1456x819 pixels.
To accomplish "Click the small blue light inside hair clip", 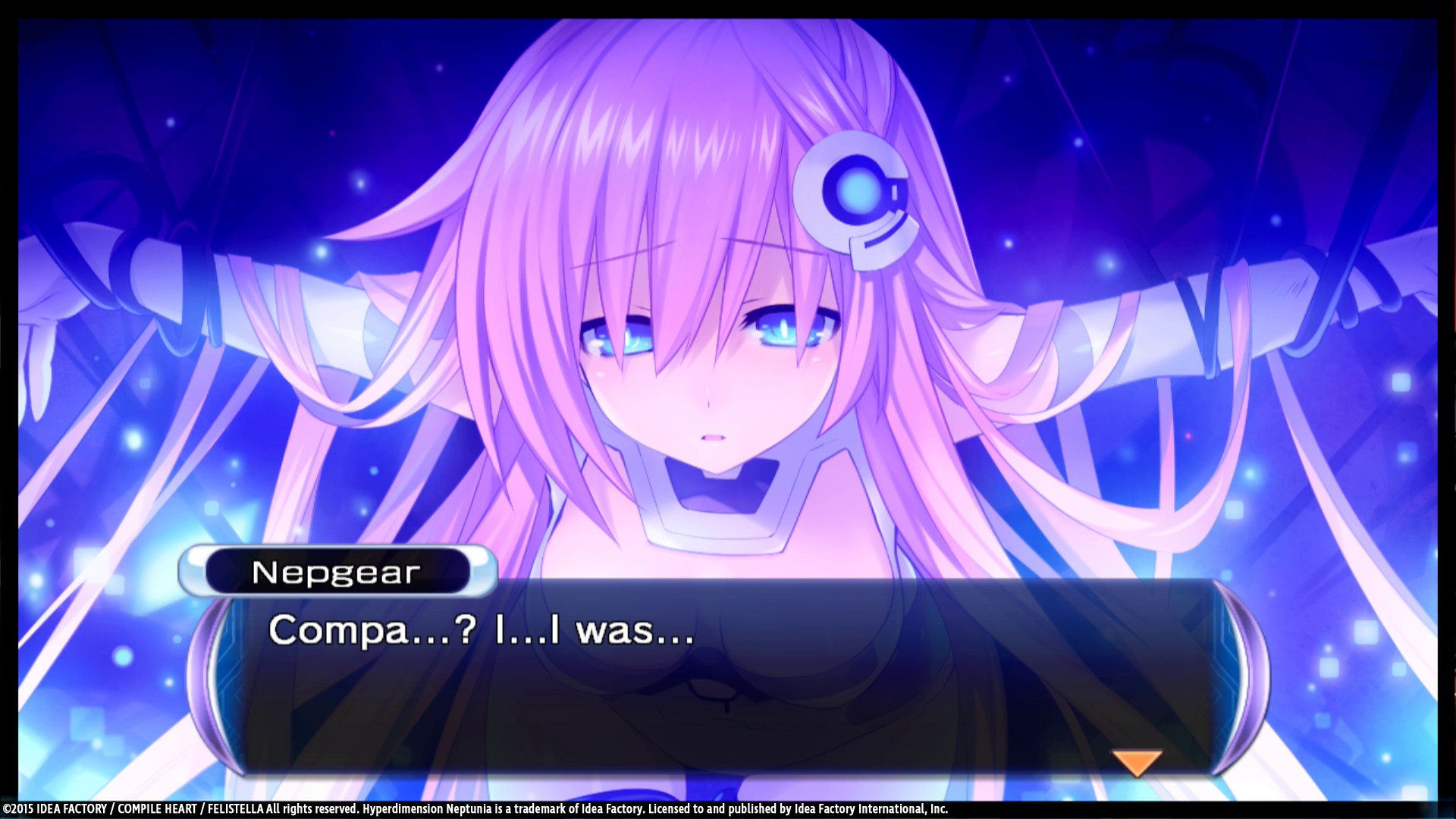I will (853, 190).
